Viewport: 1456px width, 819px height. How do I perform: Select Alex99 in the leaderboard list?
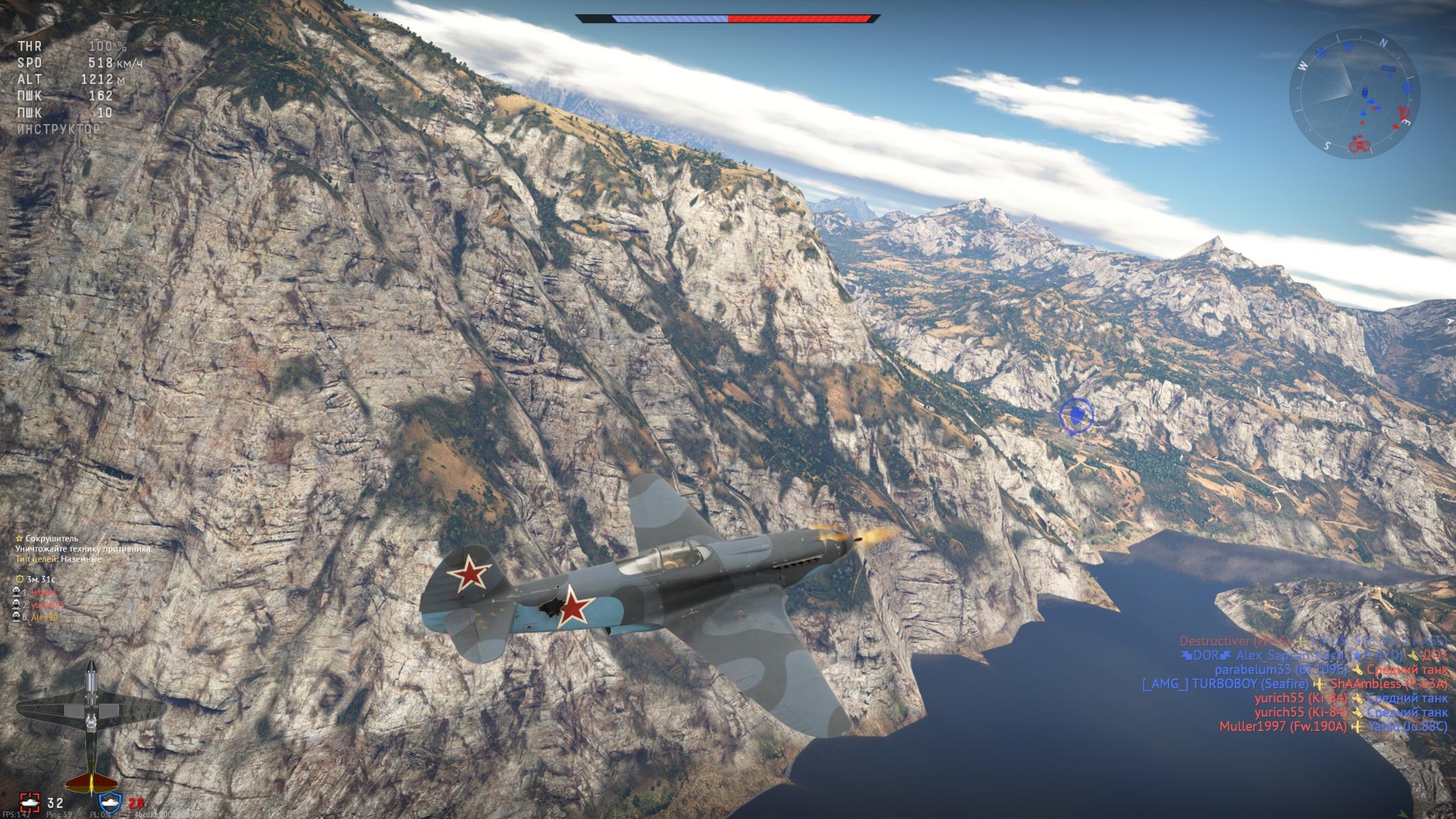point(44,617)
